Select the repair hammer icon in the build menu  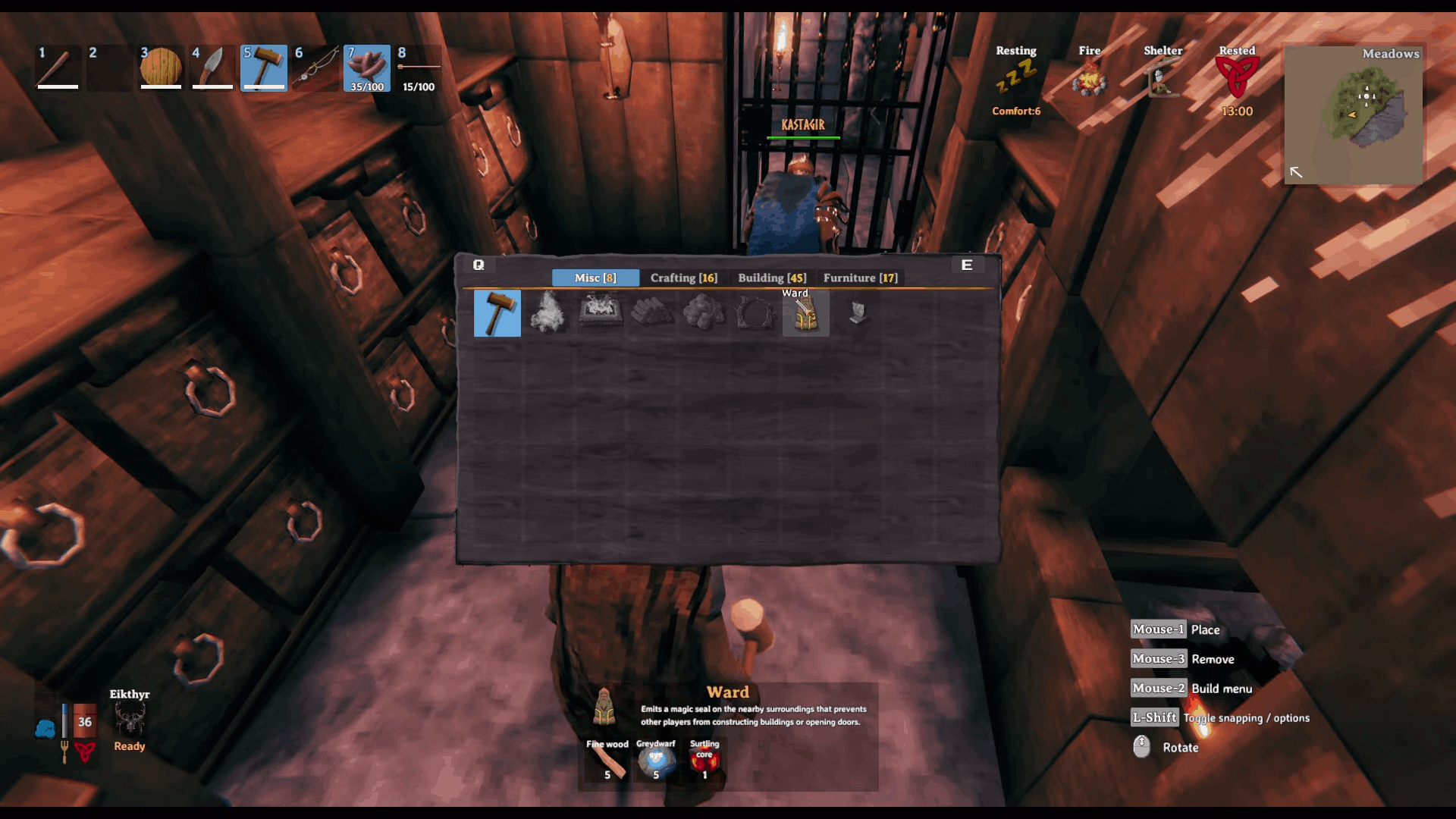click(497, 313)
